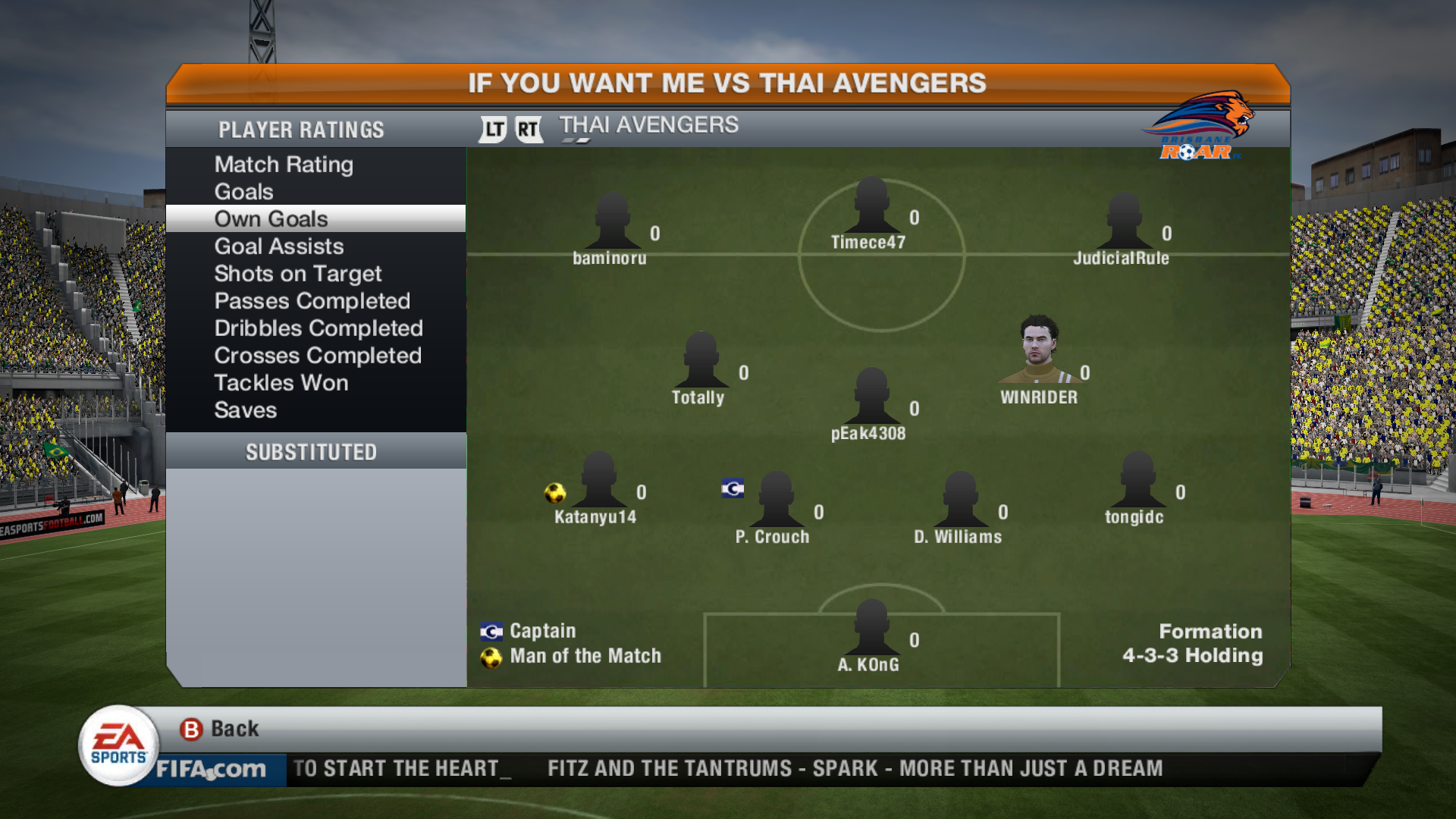1456x819 pixels.
Task: Show Tackles Won stats
Action: point(281,383)
